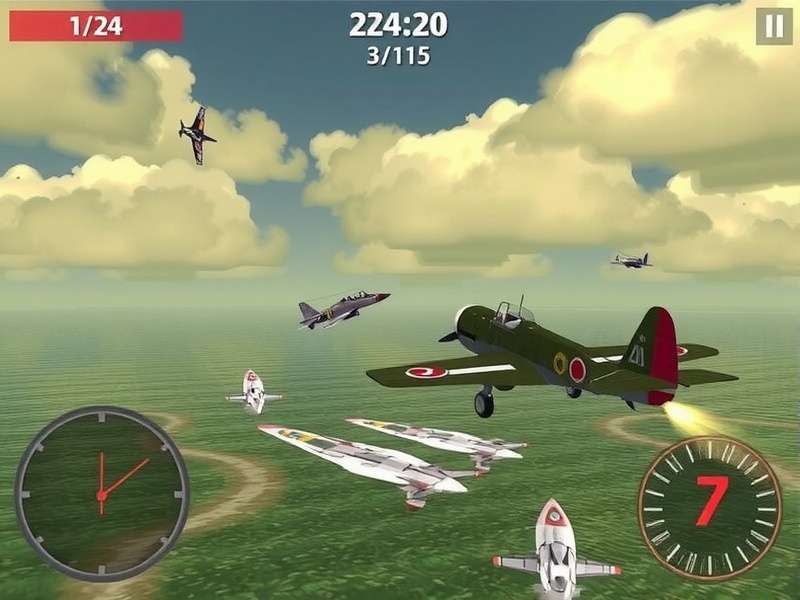Tap the red-needle clock dial
Screen dimensions: 800x600
click(x=101, y=493)
